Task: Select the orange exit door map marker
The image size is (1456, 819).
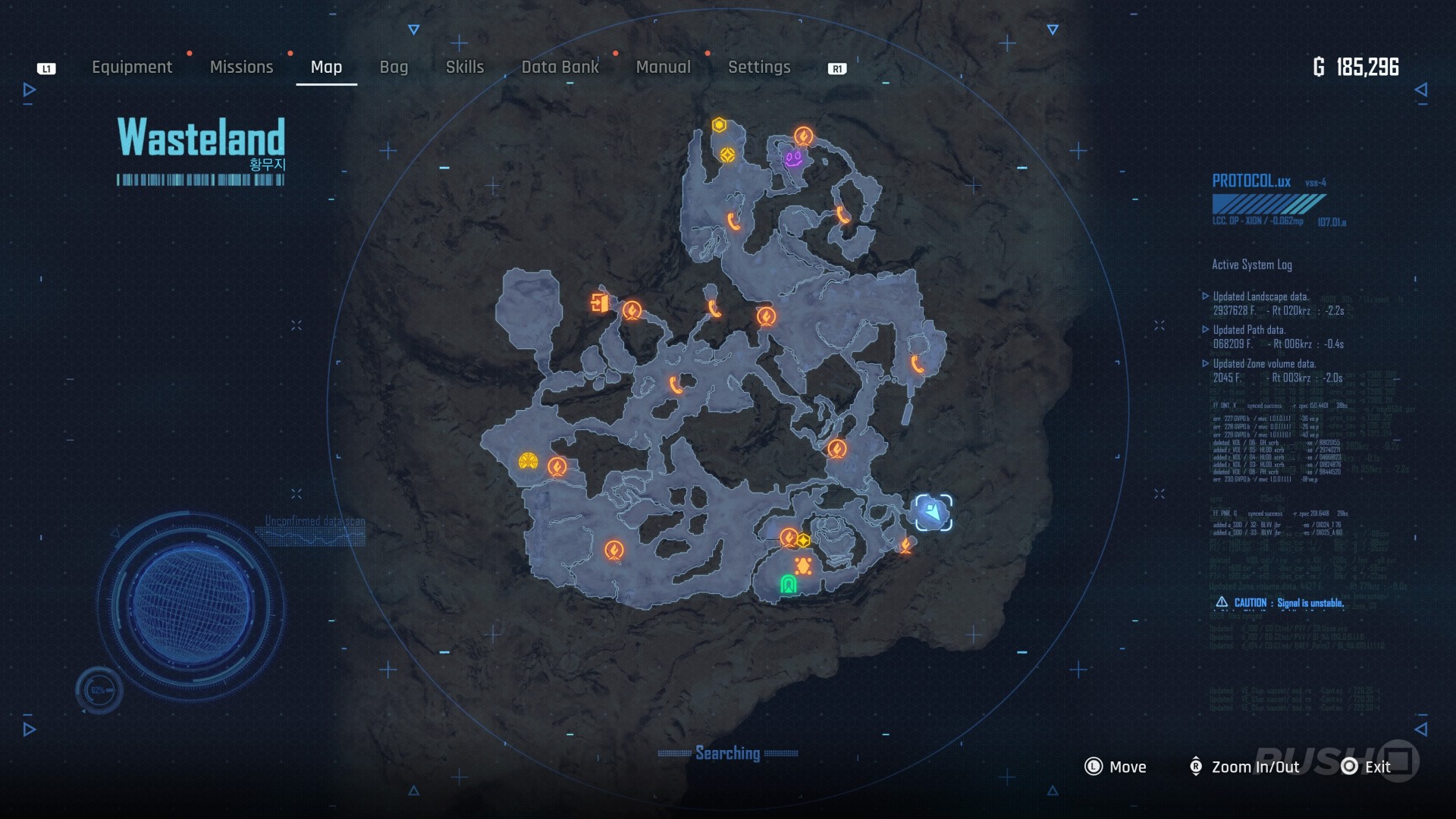Action: tap(600, 303)
